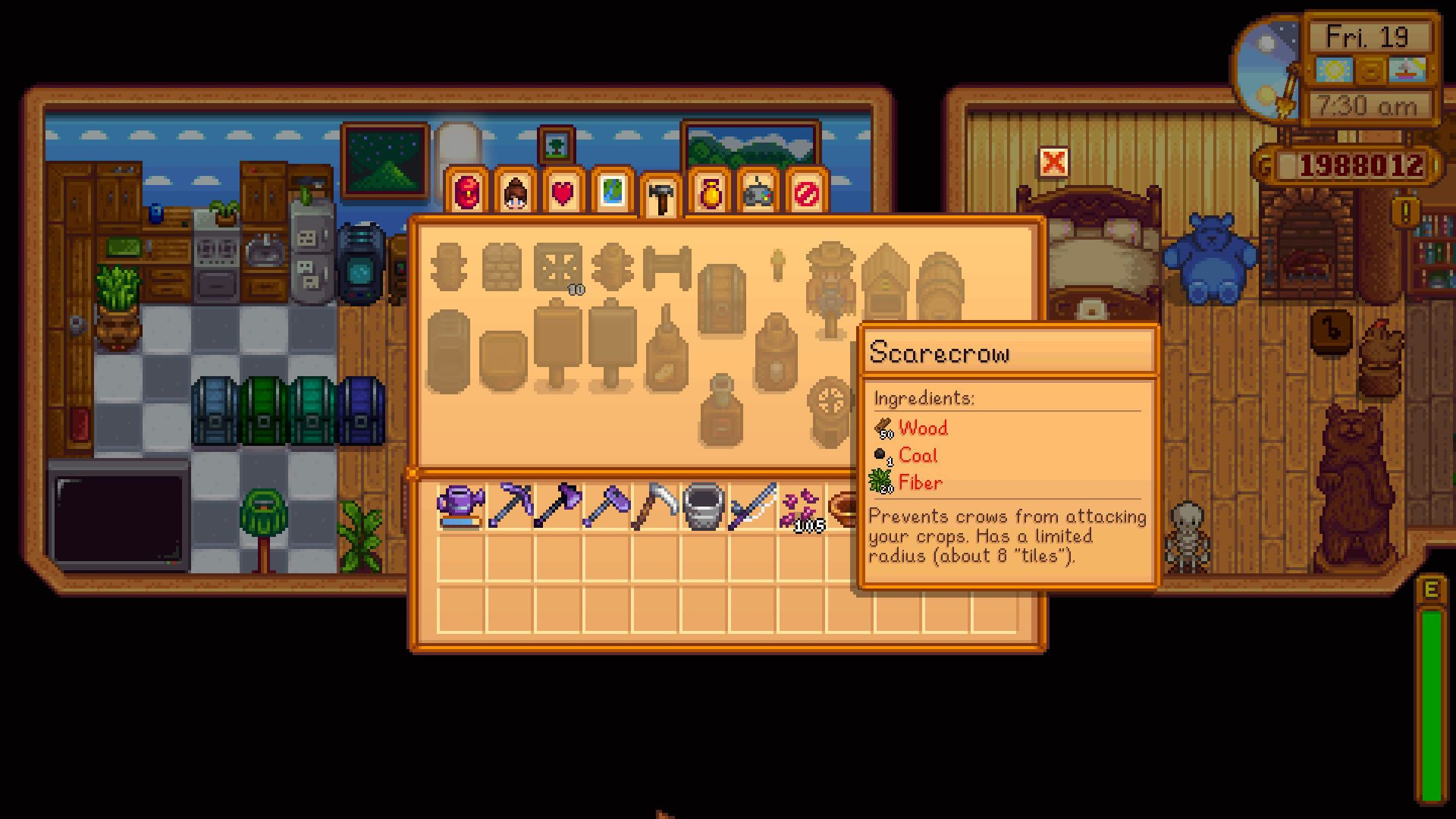Open the Options tab with the controller icon

758,193
